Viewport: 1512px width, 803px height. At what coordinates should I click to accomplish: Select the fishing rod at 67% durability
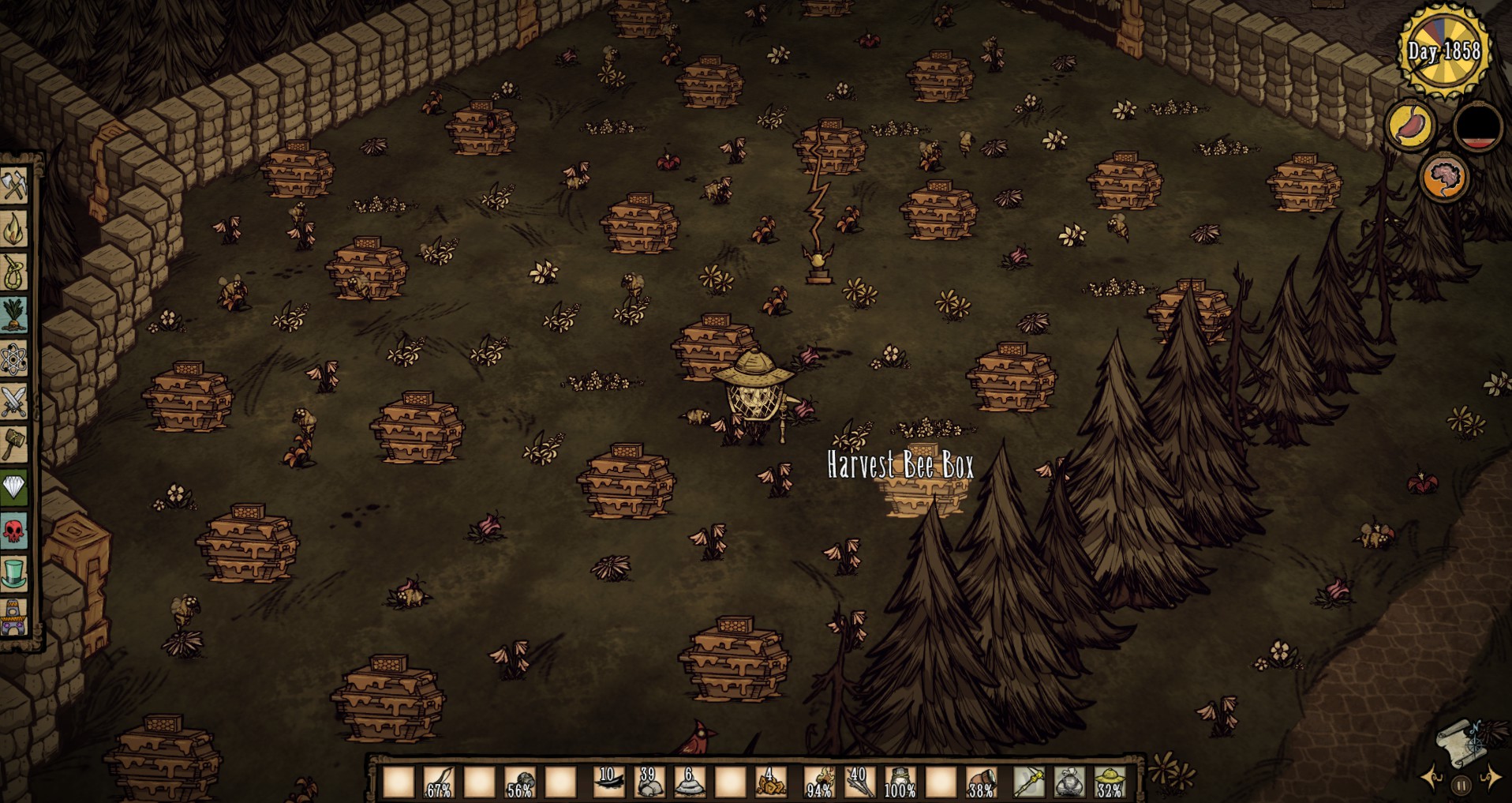(439, 782)
